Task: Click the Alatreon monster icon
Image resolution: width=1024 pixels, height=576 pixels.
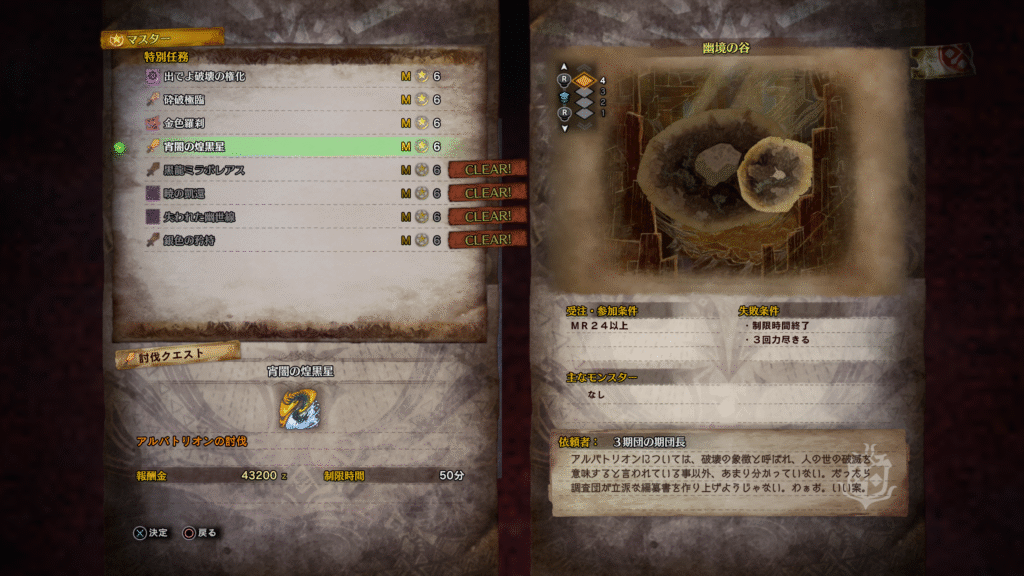Action: [x=300, y=409]
